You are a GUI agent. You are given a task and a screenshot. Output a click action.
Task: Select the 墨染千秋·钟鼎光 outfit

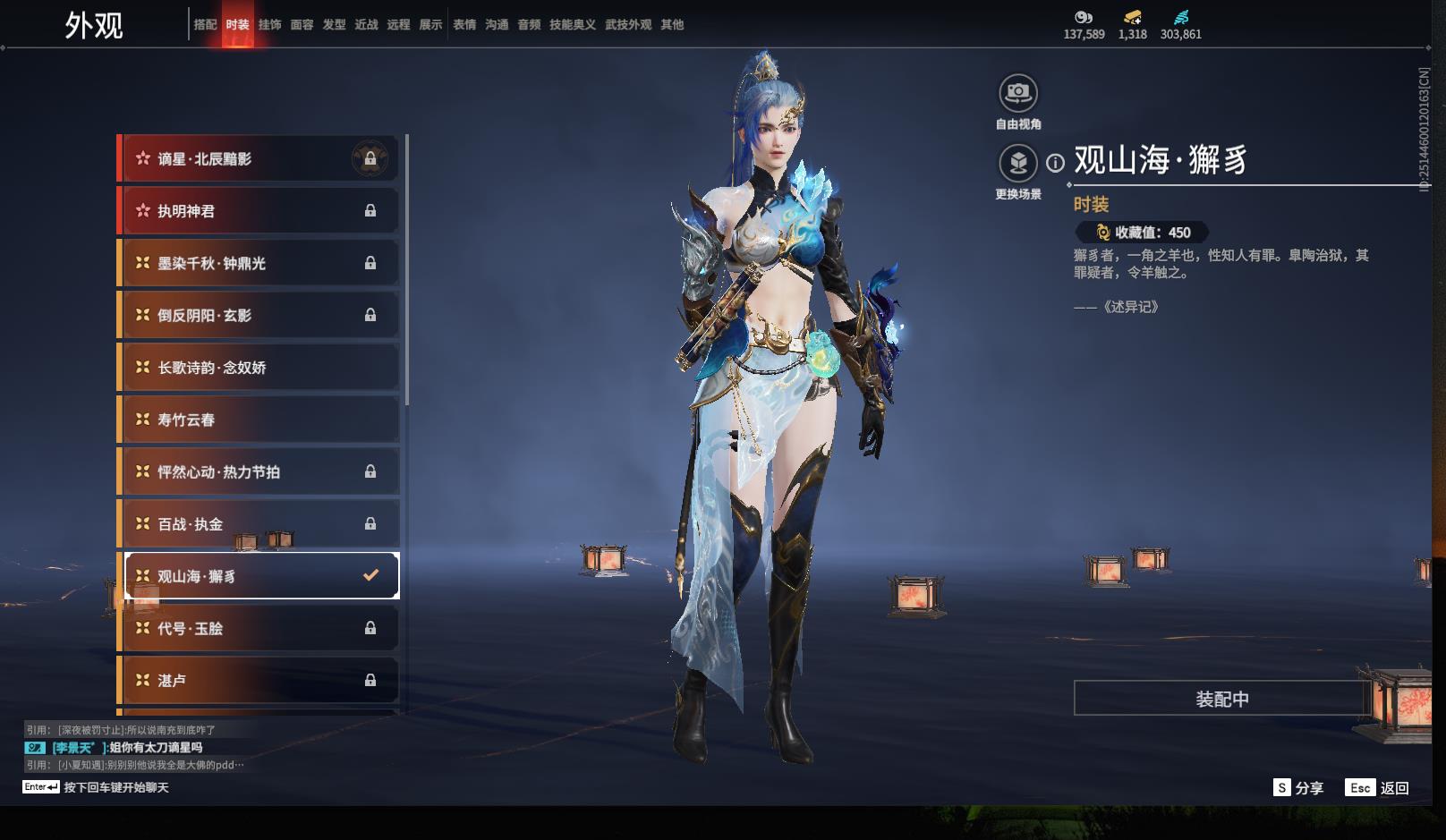tap(259, 263)
